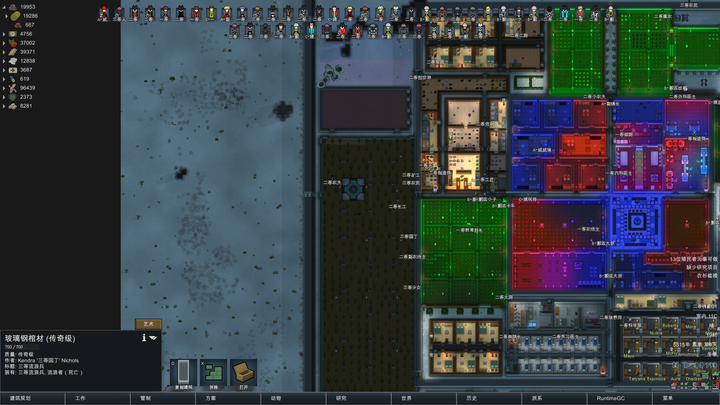Open the 艺术 (Art) inspect tab

148,324
